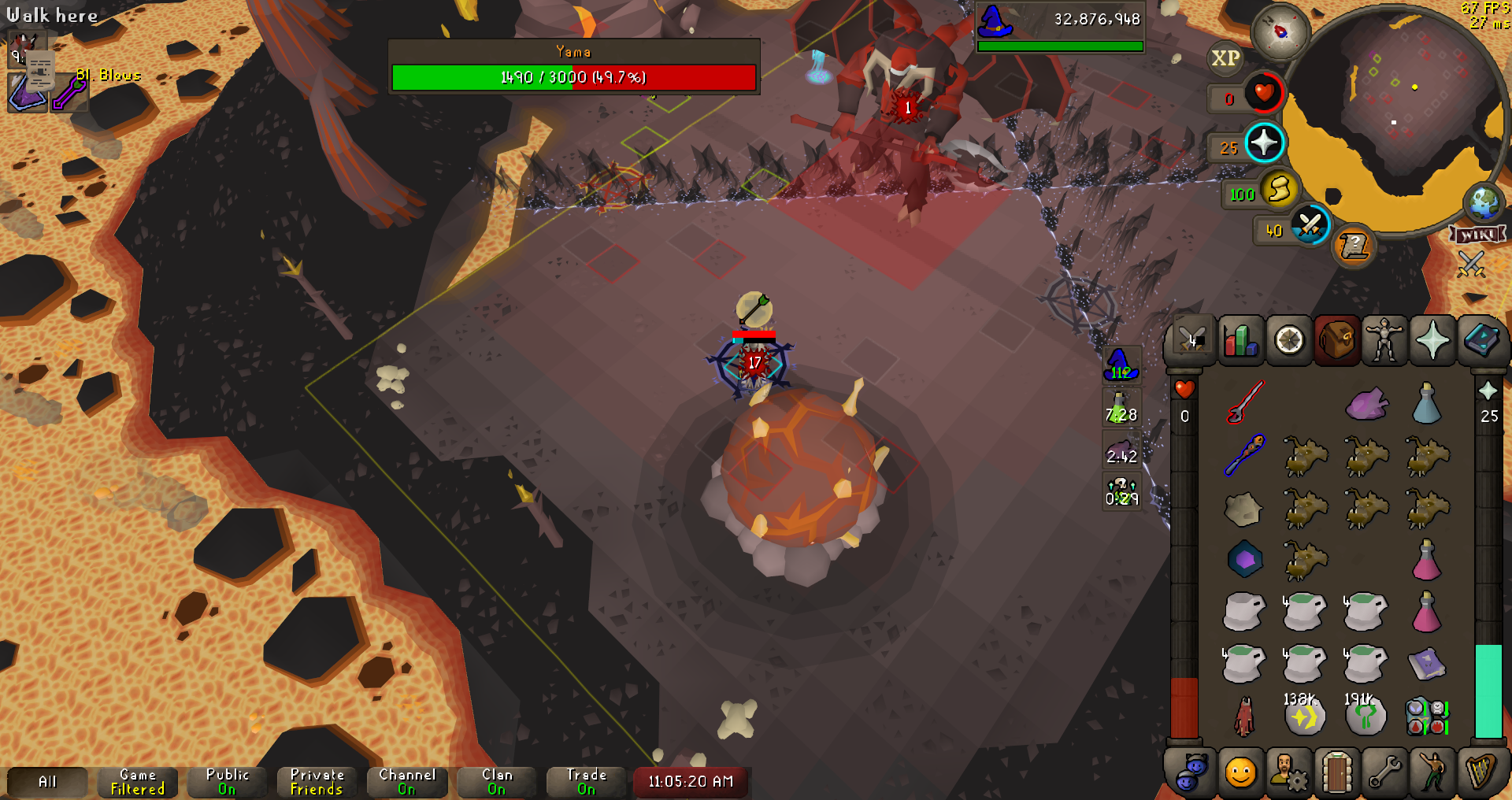The height and width of the screenshot is (800, 1512).
Task: Select the purple book in inventory
Action: pyautogui.click(x=1426, y=664)
